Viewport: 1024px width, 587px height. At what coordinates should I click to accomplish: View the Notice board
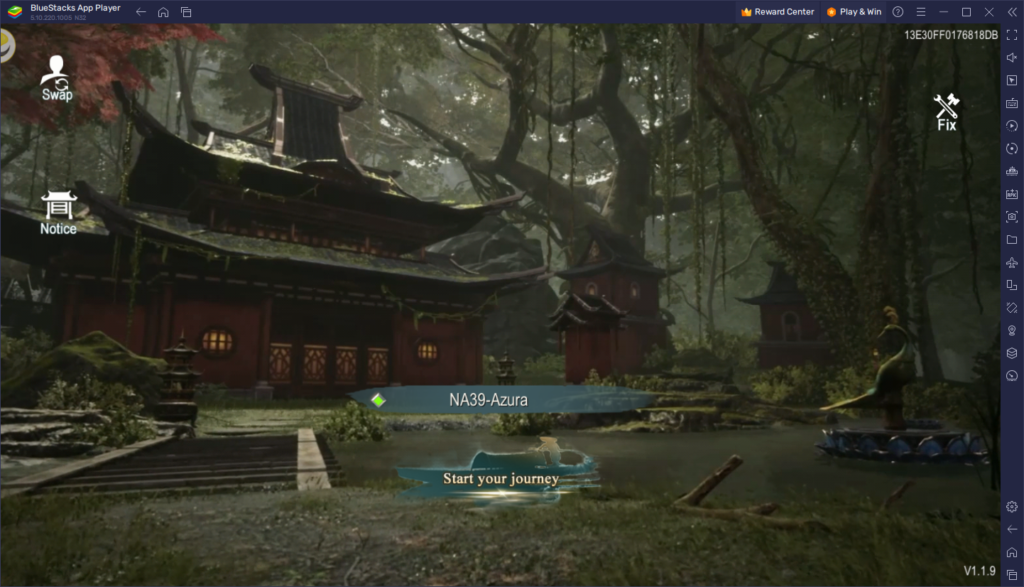click(58, 213)
